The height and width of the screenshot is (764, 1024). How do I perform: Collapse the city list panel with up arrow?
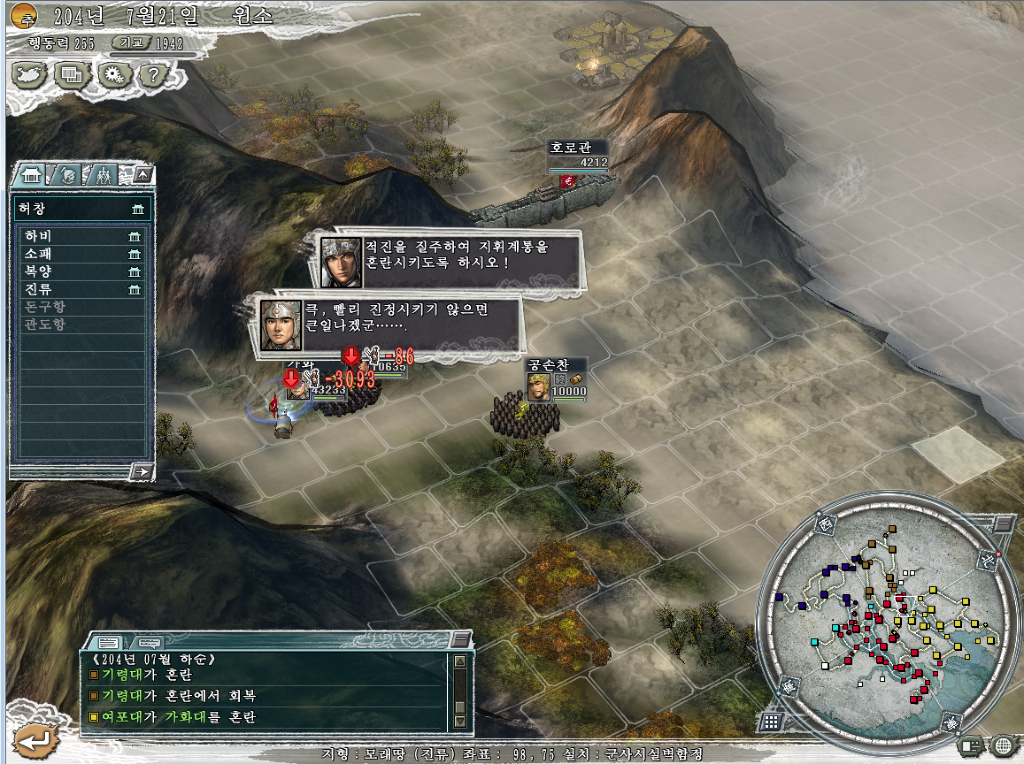143,175
